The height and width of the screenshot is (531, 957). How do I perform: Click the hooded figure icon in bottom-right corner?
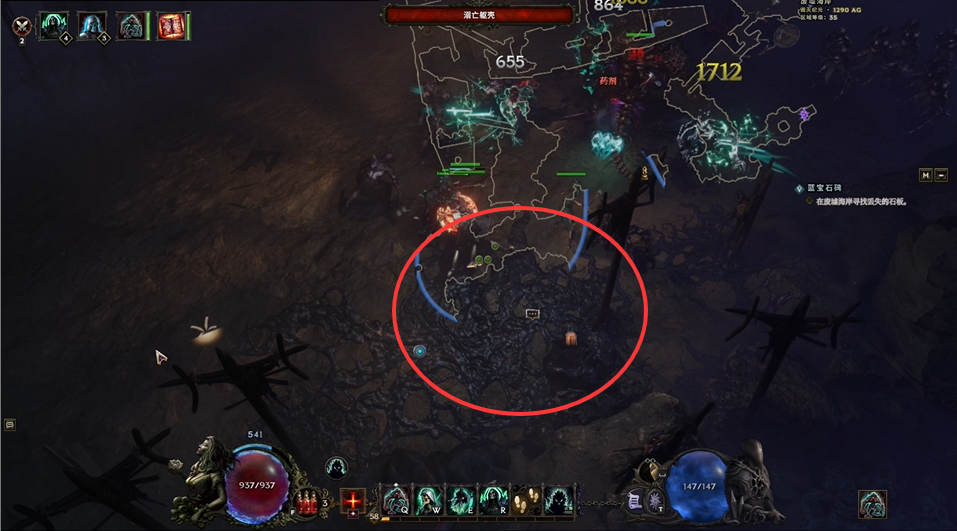pyautogui.click(x=872, y=504)
